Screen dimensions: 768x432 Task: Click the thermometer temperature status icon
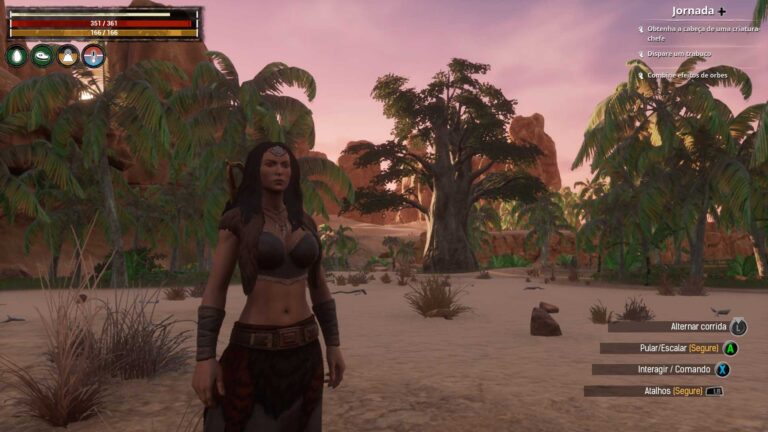(93, 56)
